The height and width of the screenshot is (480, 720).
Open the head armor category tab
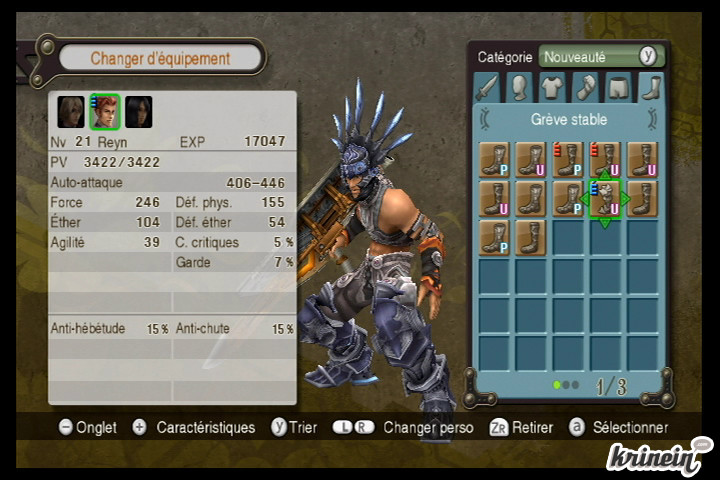click(519, 87)
